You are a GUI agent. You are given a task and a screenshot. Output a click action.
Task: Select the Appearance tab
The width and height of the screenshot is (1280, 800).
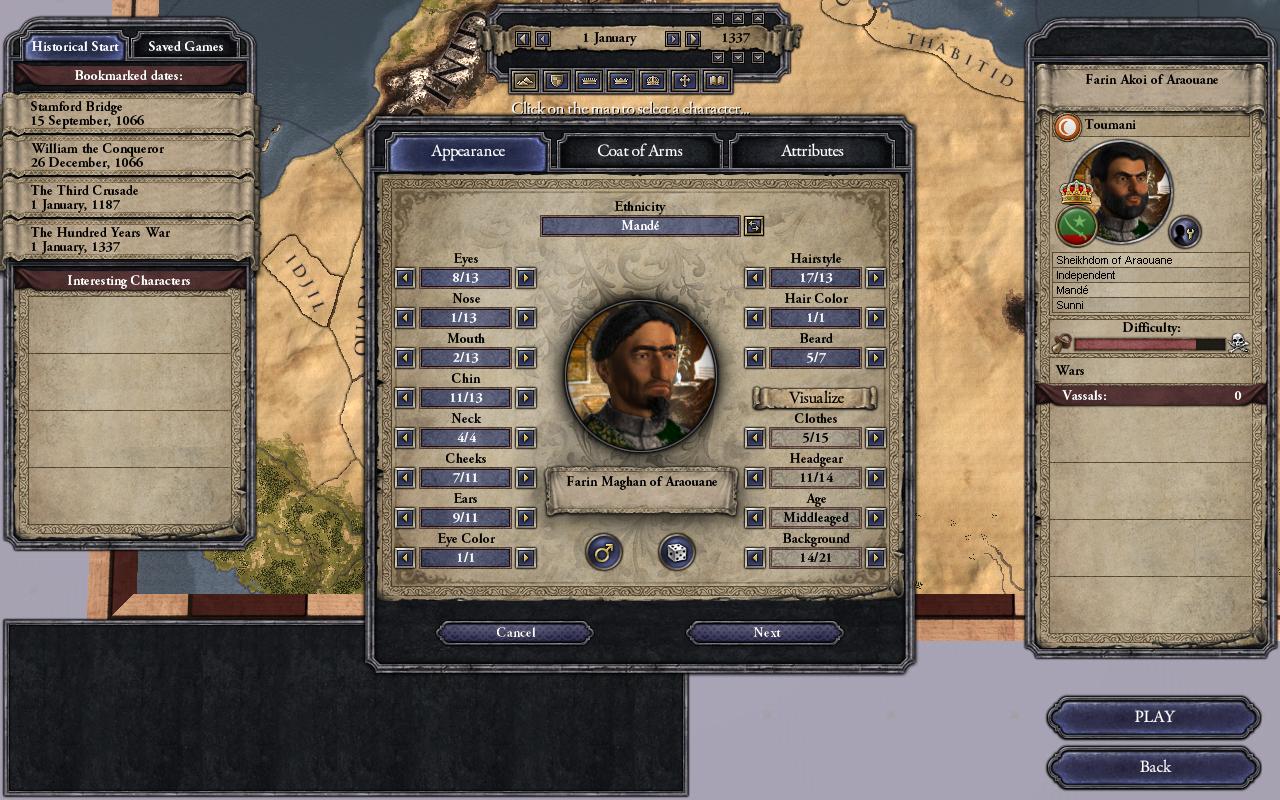[x=467, y=152]
